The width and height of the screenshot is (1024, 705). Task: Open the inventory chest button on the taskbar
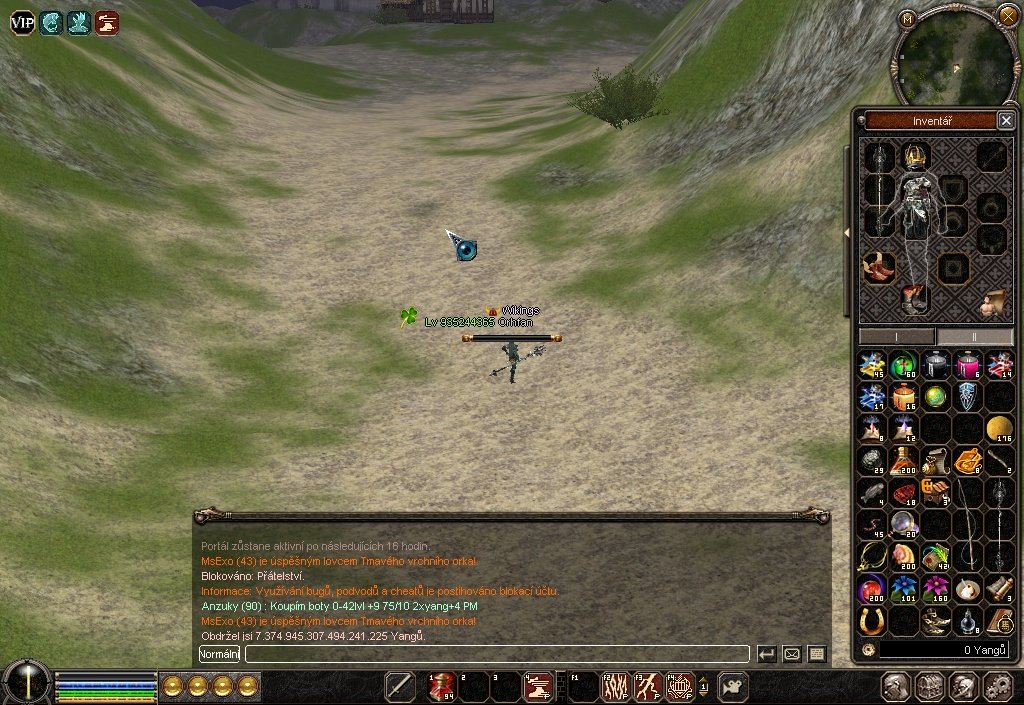pyautogui.click(x=930, y=686)
